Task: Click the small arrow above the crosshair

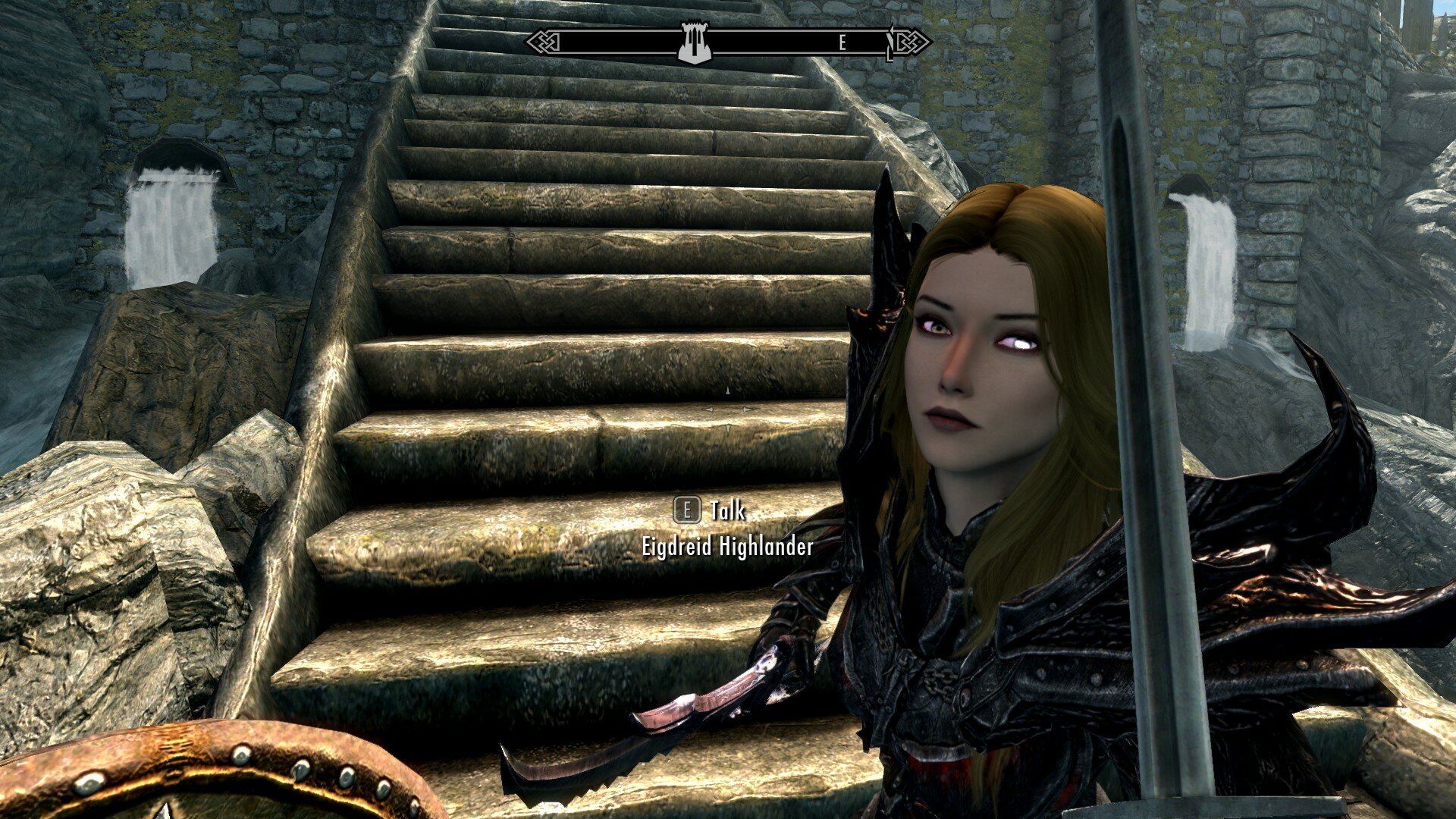Action: 726,391
